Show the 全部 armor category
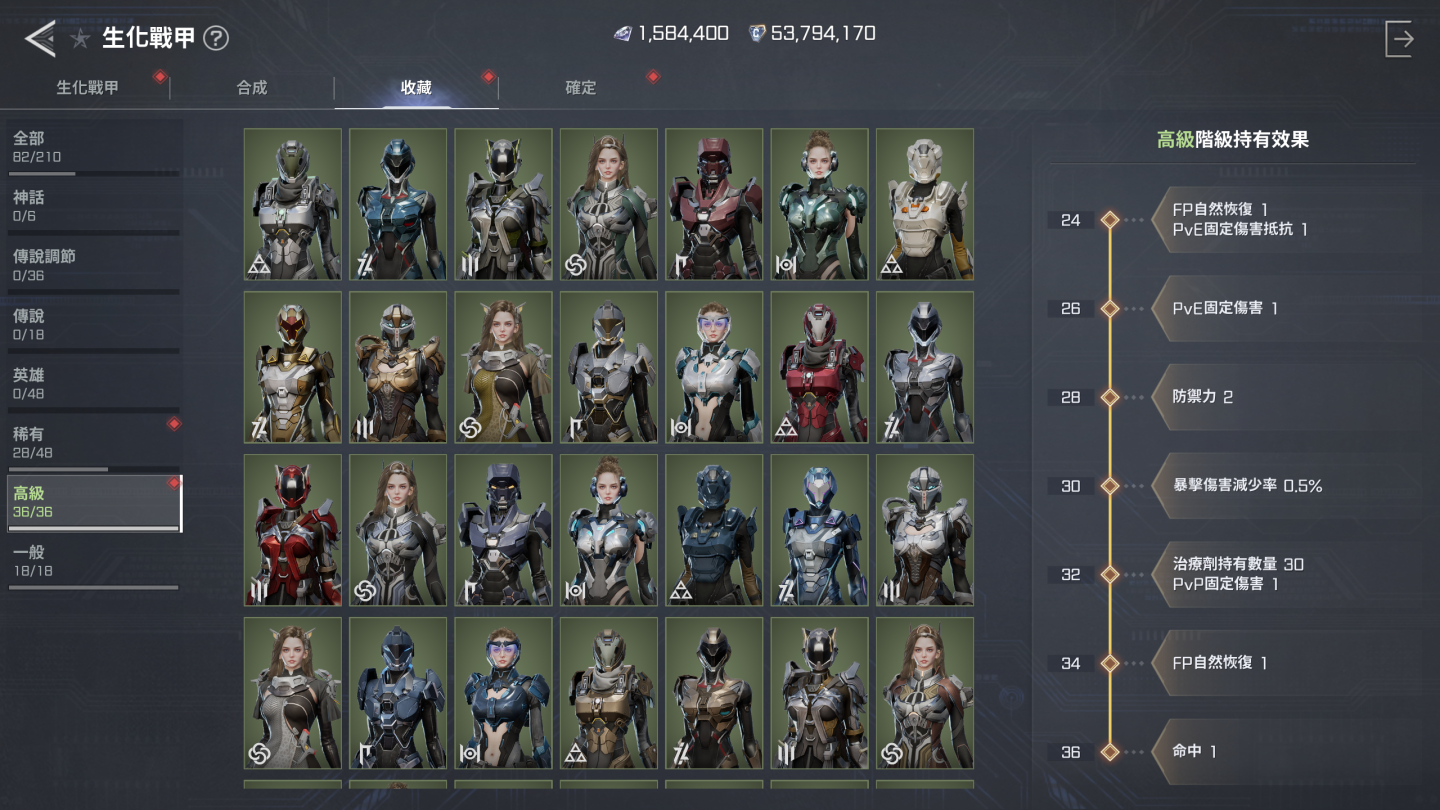This screenshot has width=1440, height=810. pyautogui.click(x=93, y=147)
